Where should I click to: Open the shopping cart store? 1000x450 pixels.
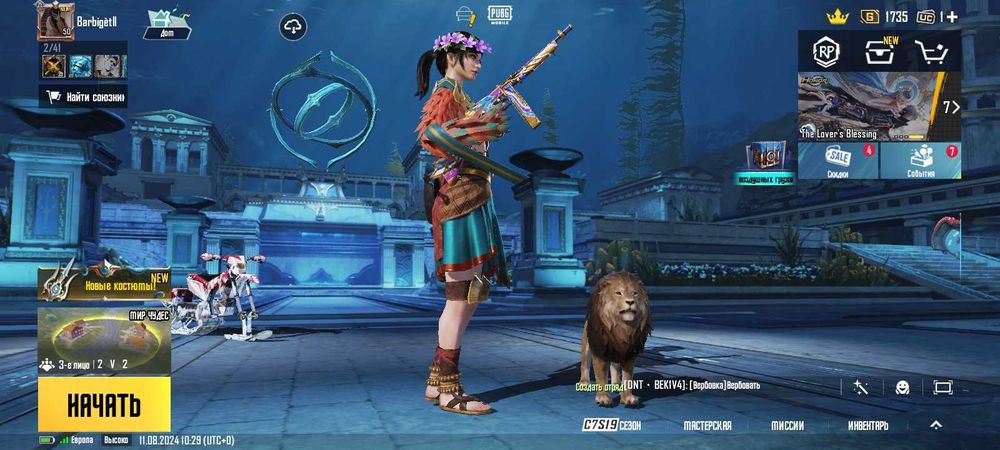[935, 51]
